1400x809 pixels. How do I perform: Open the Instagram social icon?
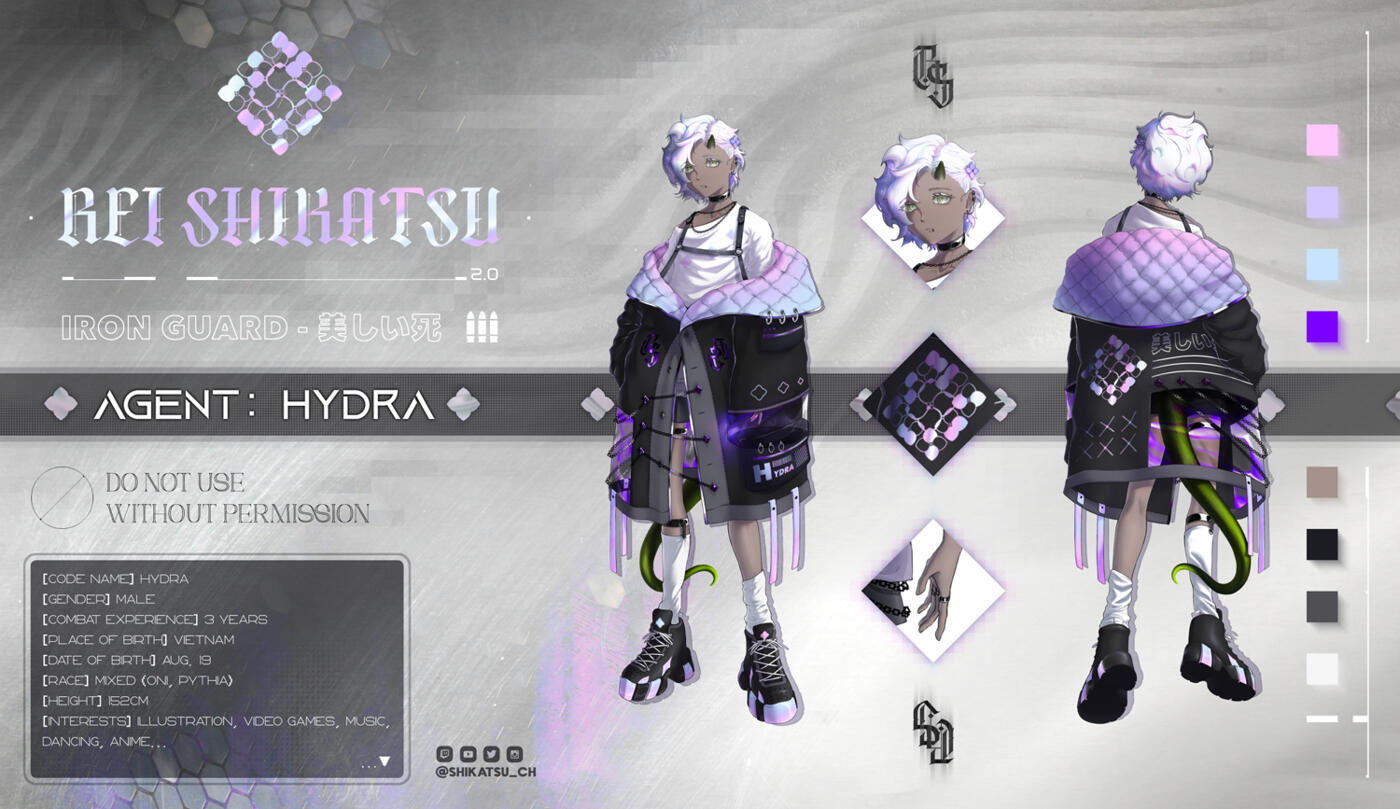point(514,754)
